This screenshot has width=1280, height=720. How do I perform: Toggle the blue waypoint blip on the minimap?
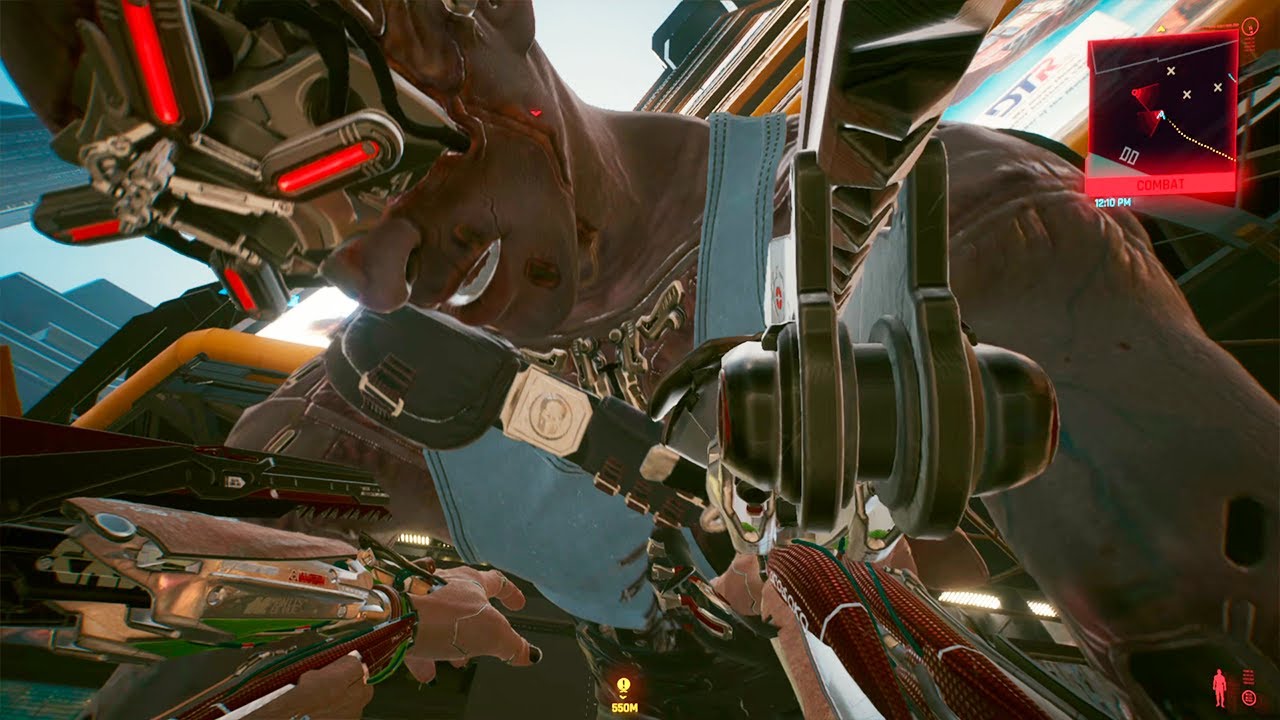tap(1231, 75)
